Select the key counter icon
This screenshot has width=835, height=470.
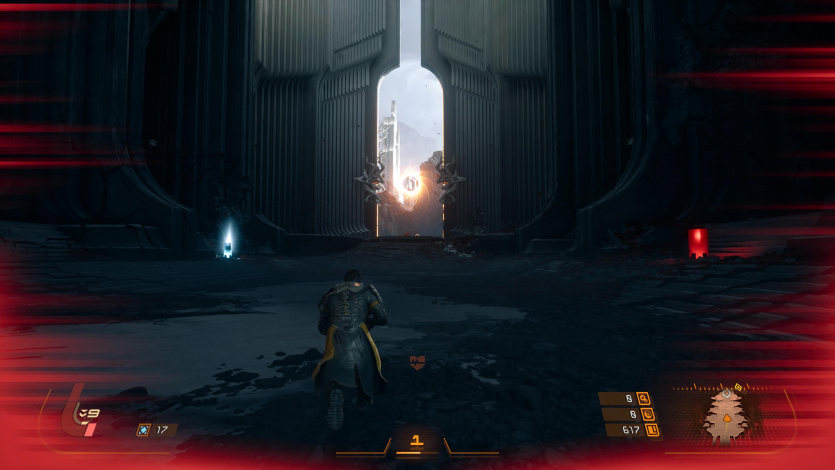642,398
